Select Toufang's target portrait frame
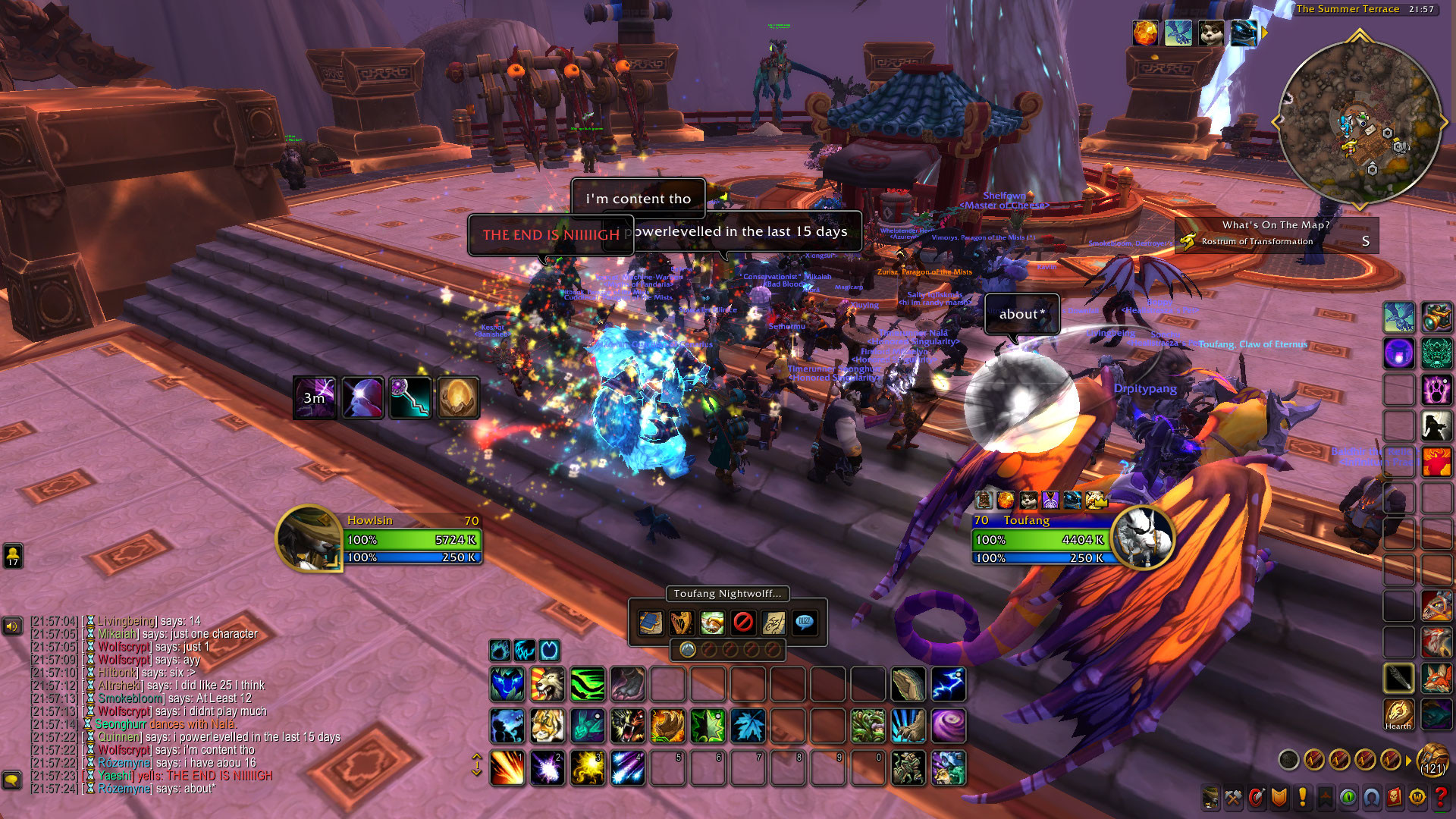 1143,538
